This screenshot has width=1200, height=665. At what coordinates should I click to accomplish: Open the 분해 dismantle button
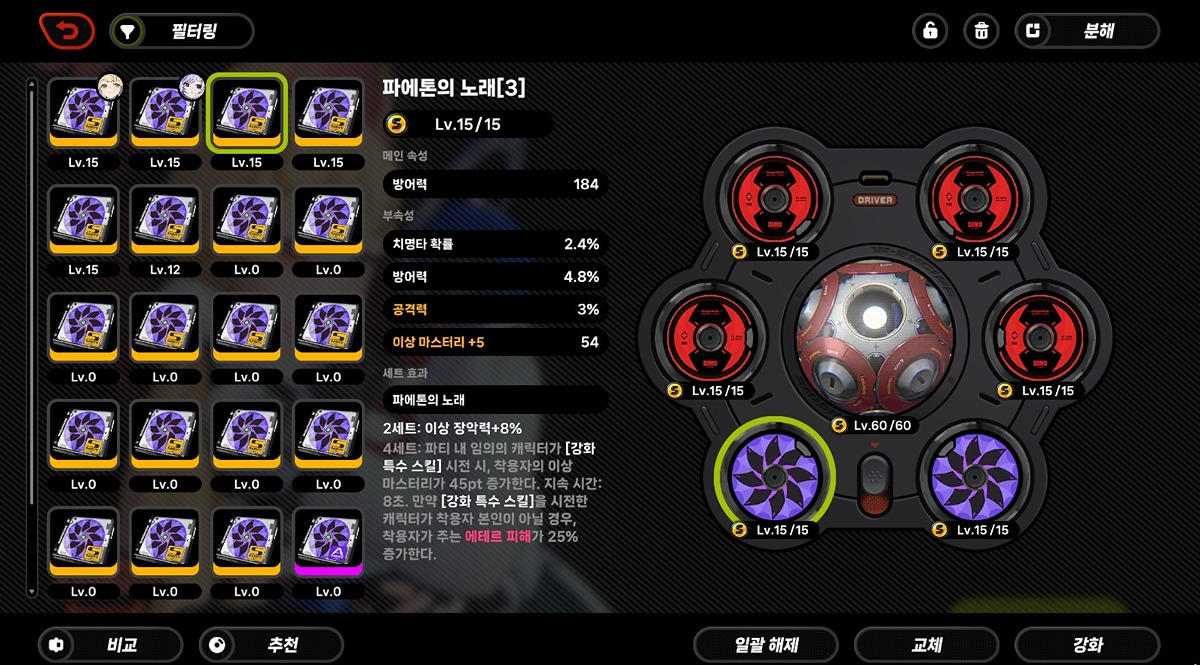1087,31
